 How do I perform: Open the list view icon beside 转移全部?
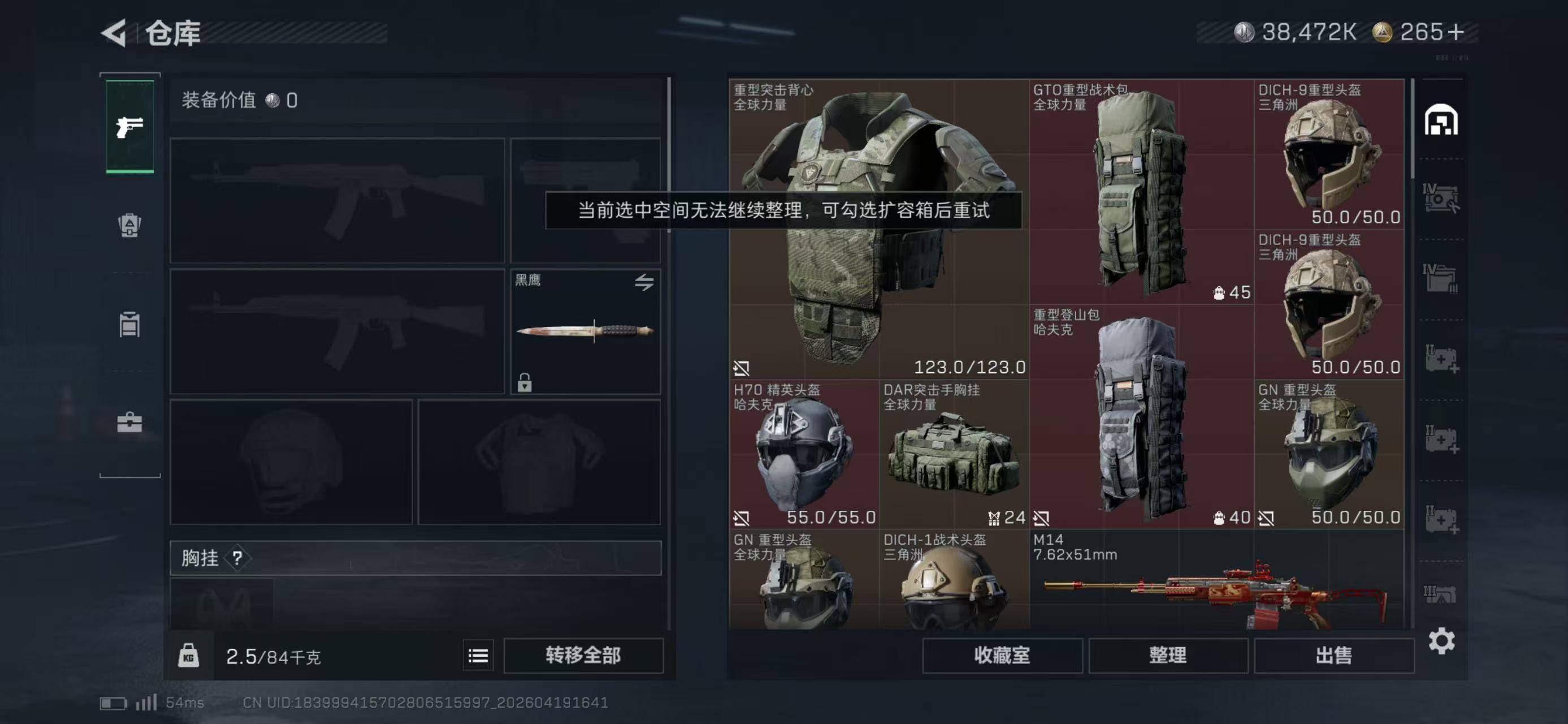point(478,656)
